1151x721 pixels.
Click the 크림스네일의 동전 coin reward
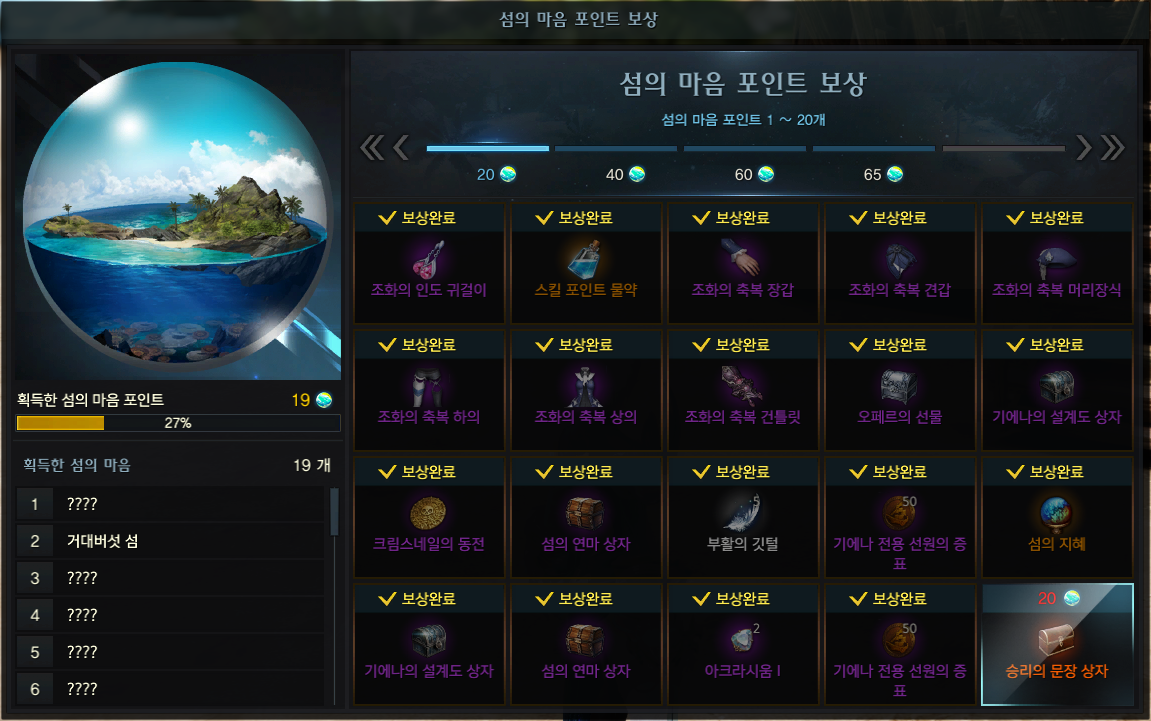click(x=429, y=518)
